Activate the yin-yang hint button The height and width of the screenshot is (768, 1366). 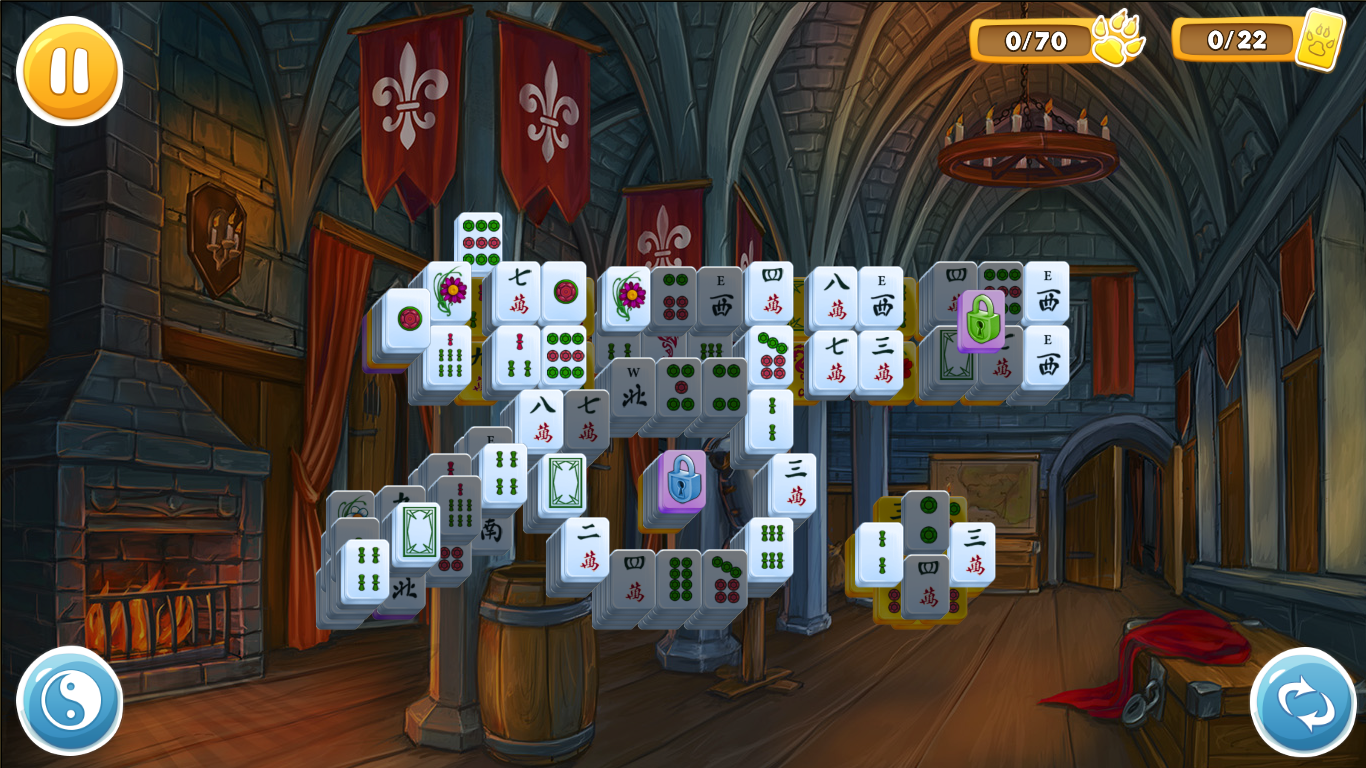[x=68, y=700]
